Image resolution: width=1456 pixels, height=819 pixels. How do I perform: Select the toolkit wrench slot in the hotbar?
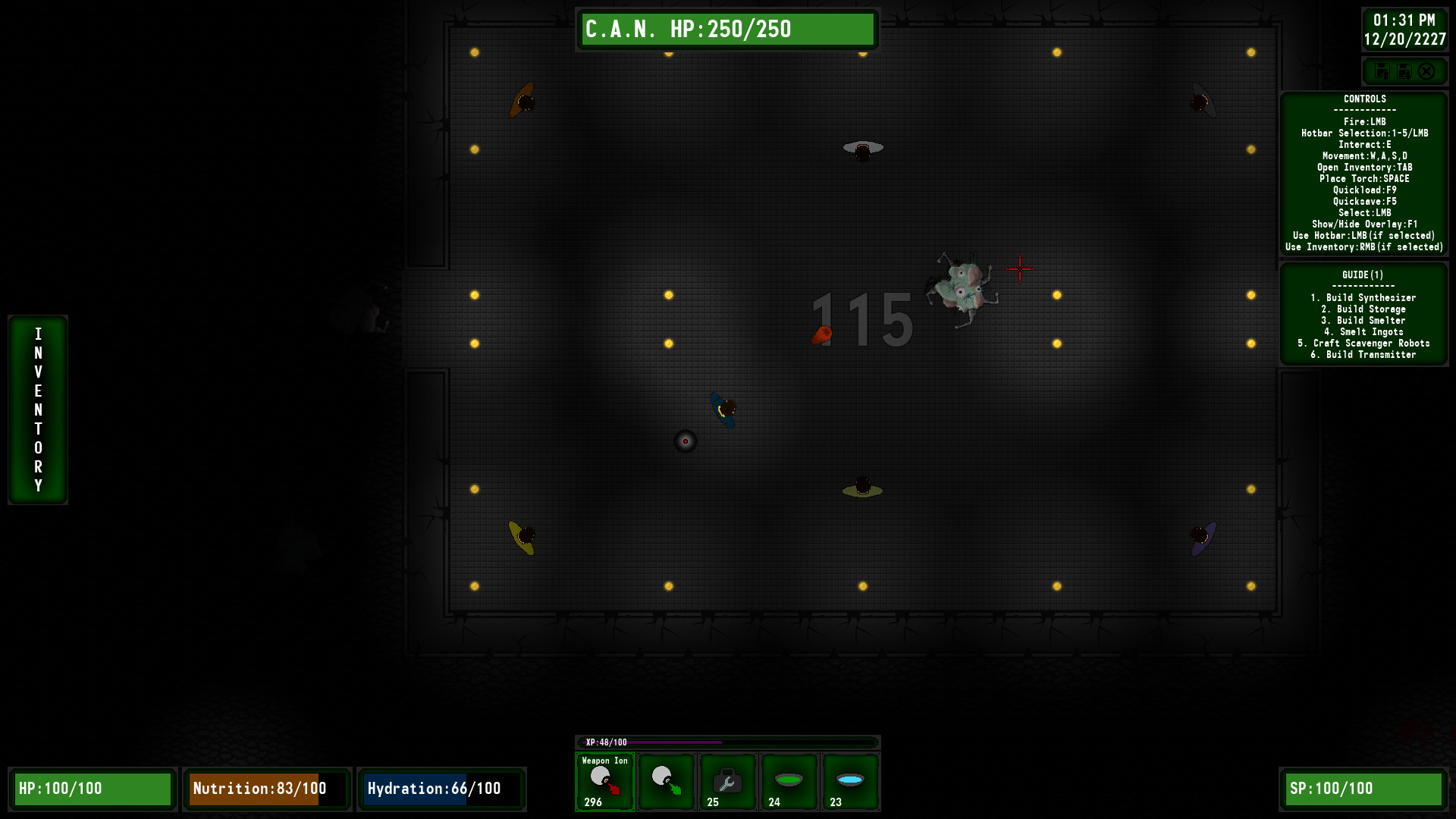pyautogui.click(x=727, y=782)
